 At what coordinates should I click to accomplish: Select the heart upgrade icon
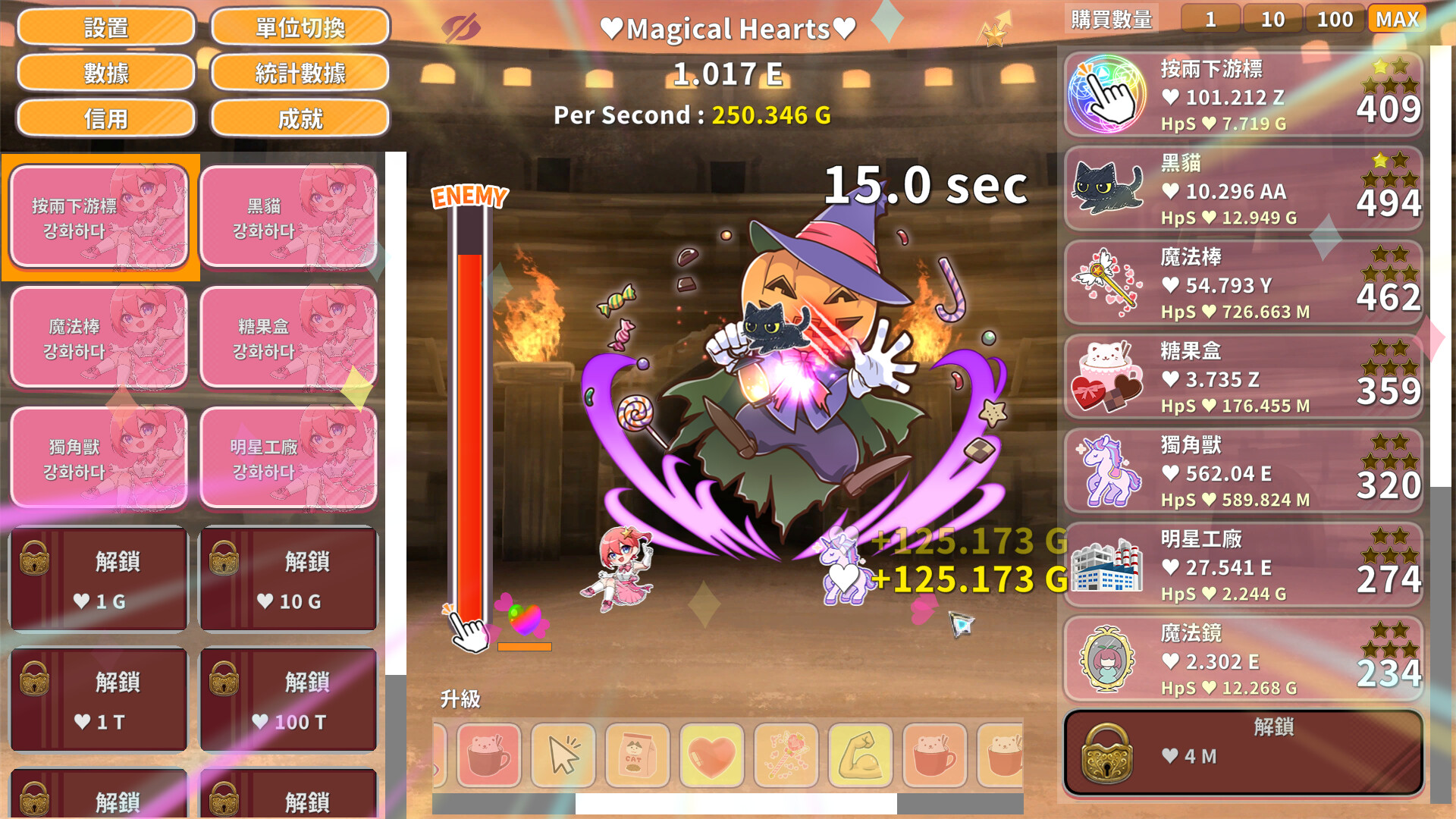pos(711,756)
